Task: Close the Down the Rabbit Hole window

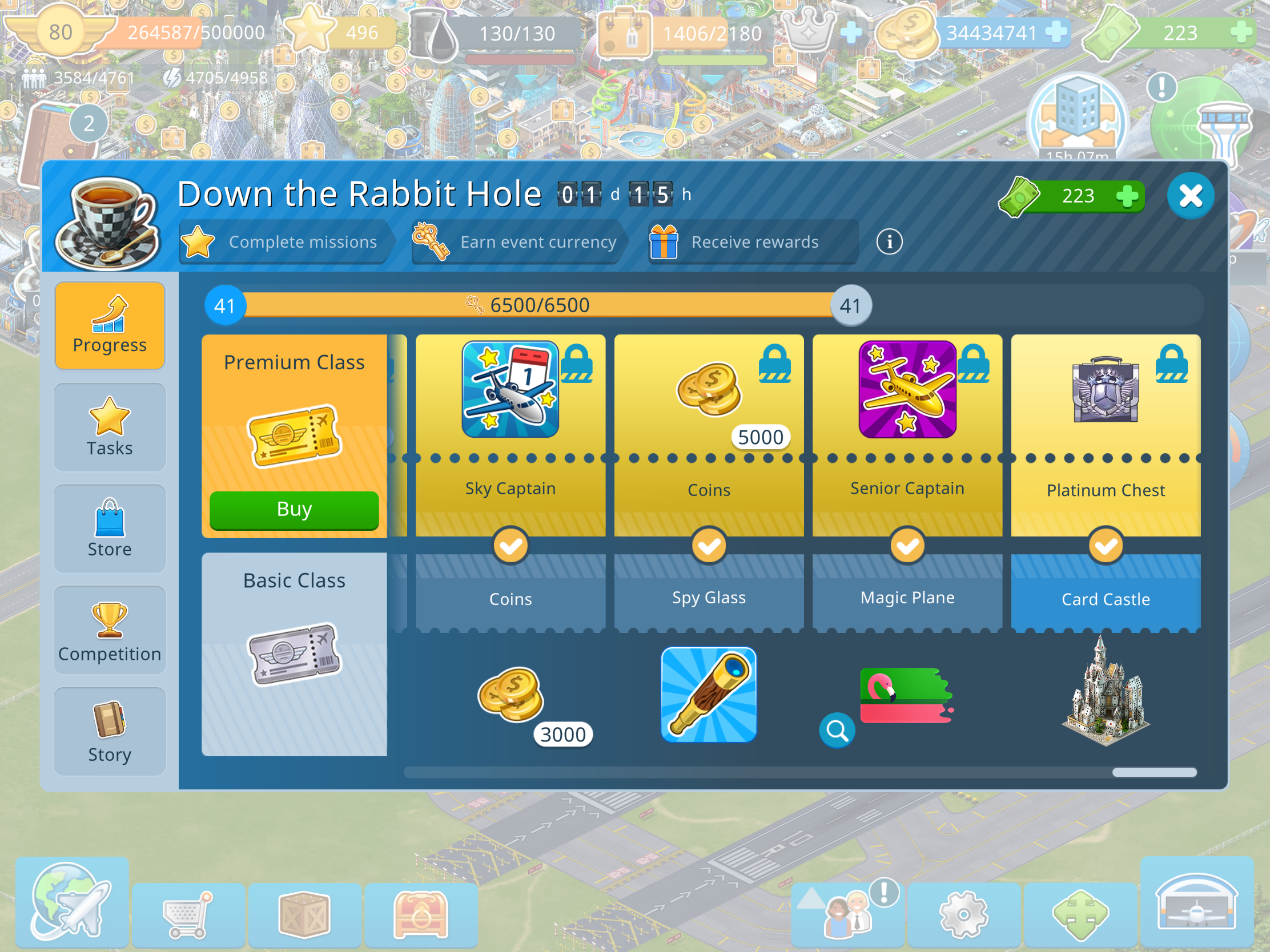Action: coord(1190,196)
